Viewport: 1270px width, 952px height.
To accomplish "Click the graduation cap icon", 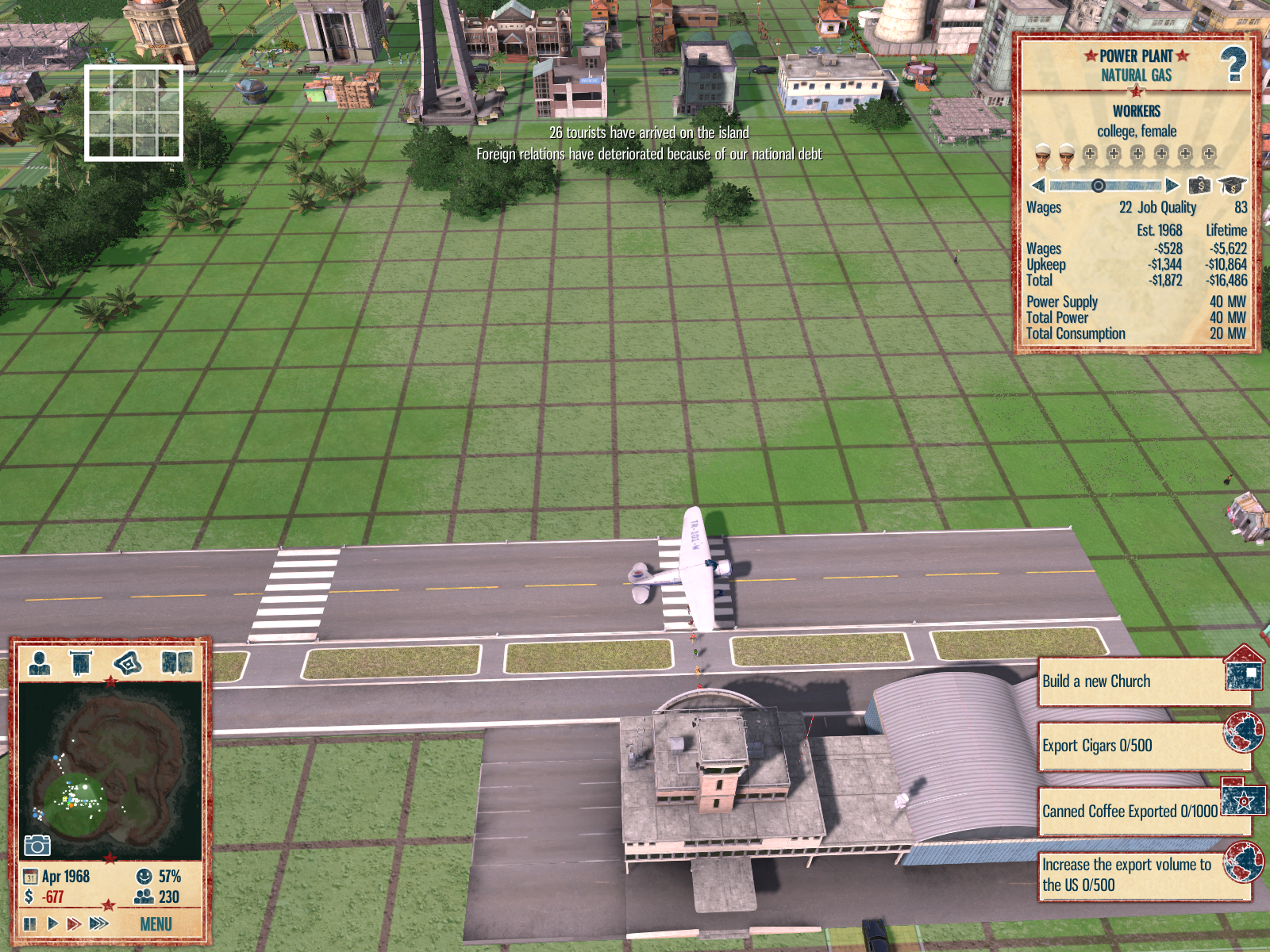I will pyautogui.click(x=1233, y=186).
